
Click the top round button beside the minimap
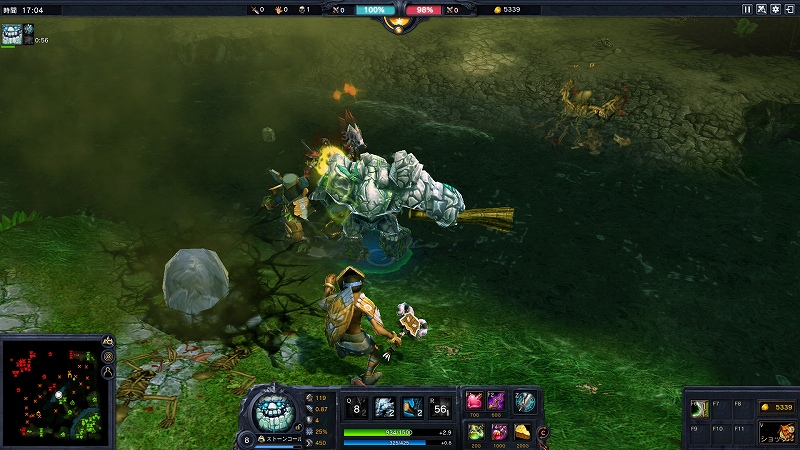(108, 342)
